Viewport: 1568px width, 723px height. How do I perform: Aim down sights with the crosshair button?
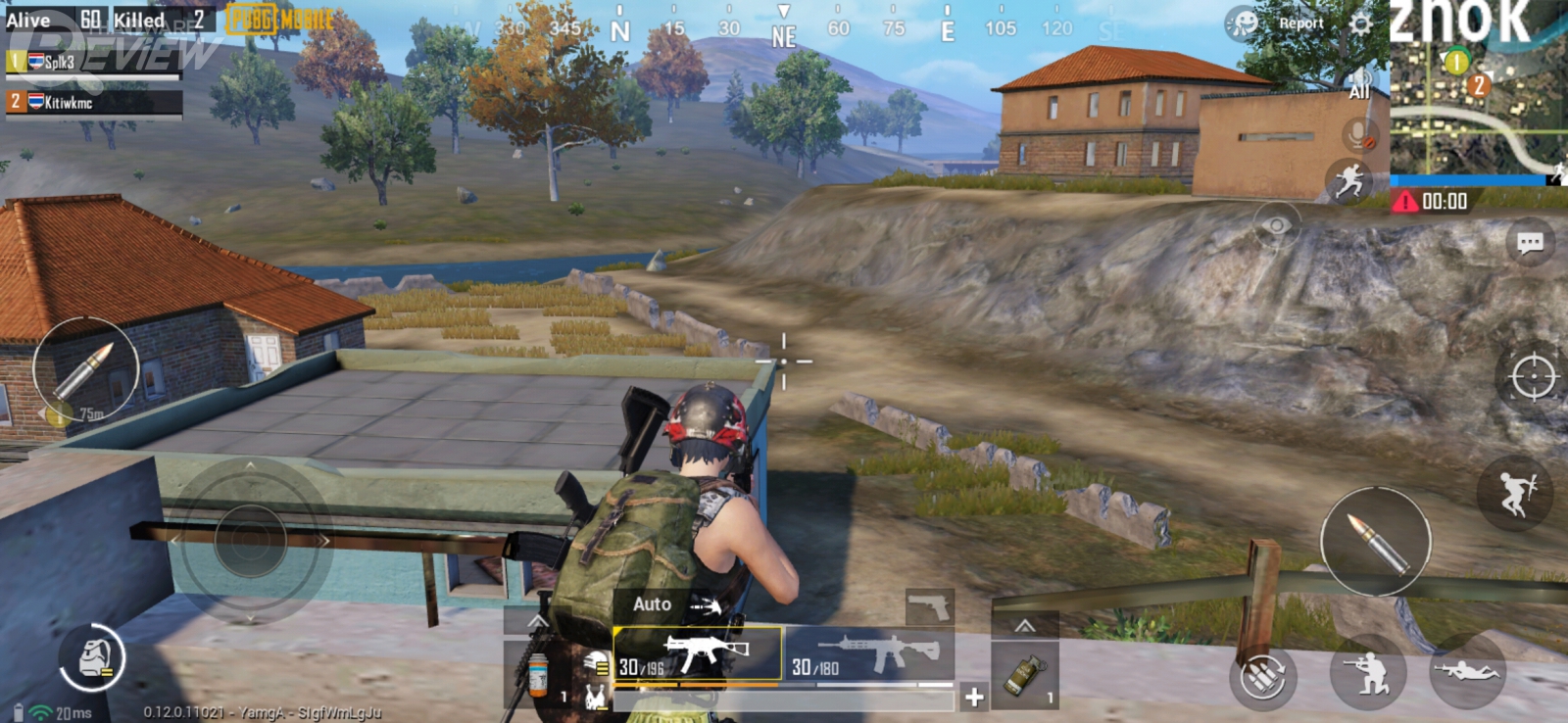(1533, 377)
